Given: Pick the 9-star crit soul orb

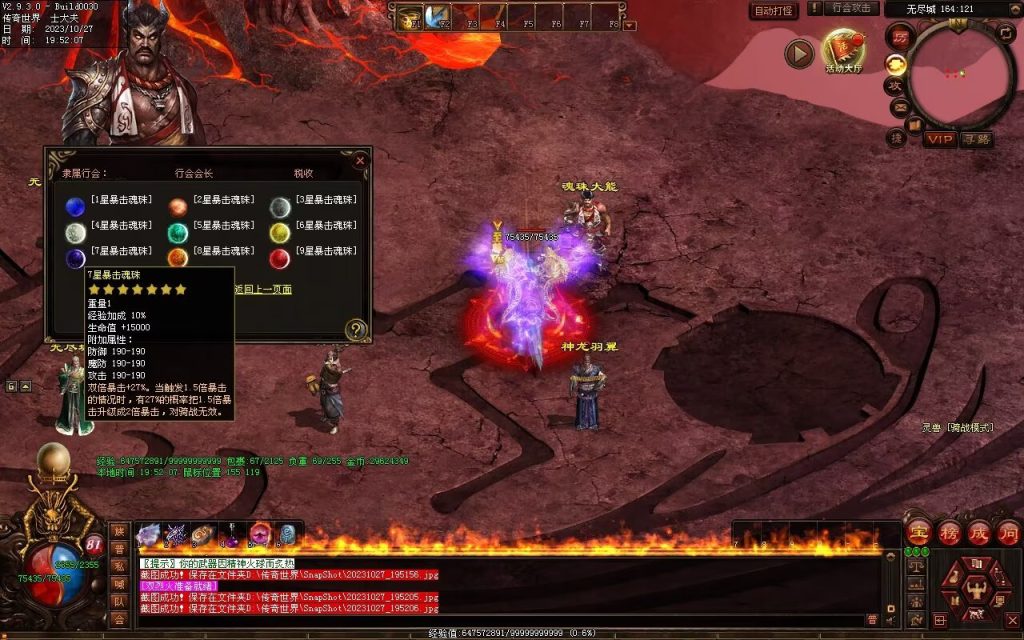Looking at the screenshot, I should pyautogui.click(x=279, y=259).
